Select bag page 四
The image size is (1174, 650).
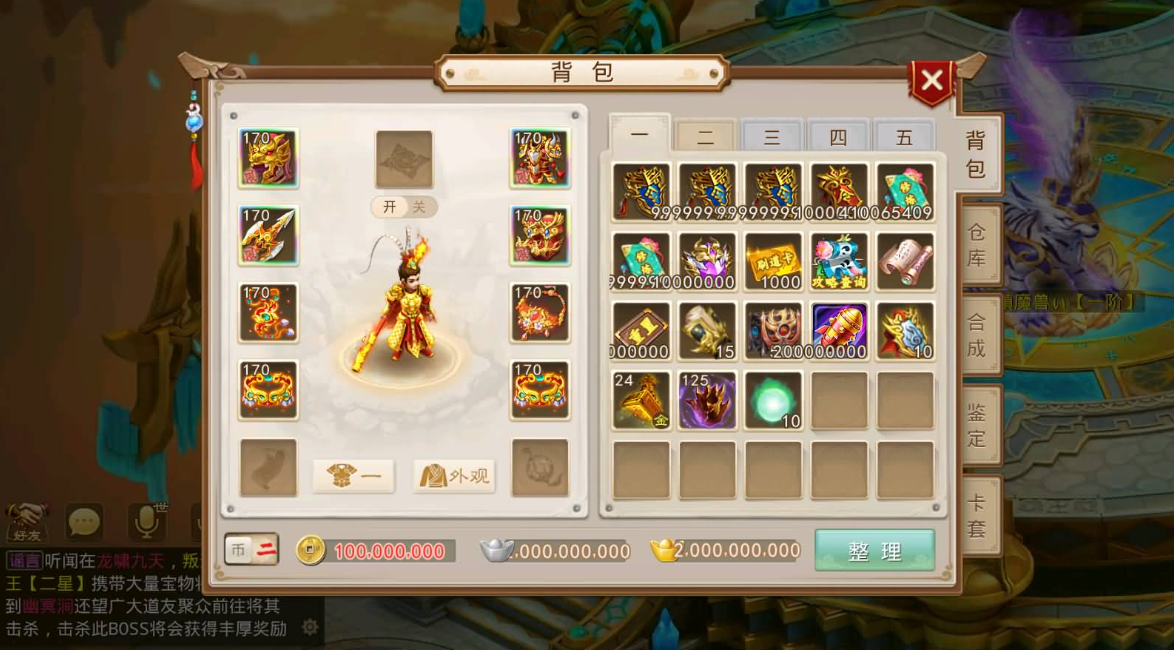pyautogui.click(x=838, y=137)
